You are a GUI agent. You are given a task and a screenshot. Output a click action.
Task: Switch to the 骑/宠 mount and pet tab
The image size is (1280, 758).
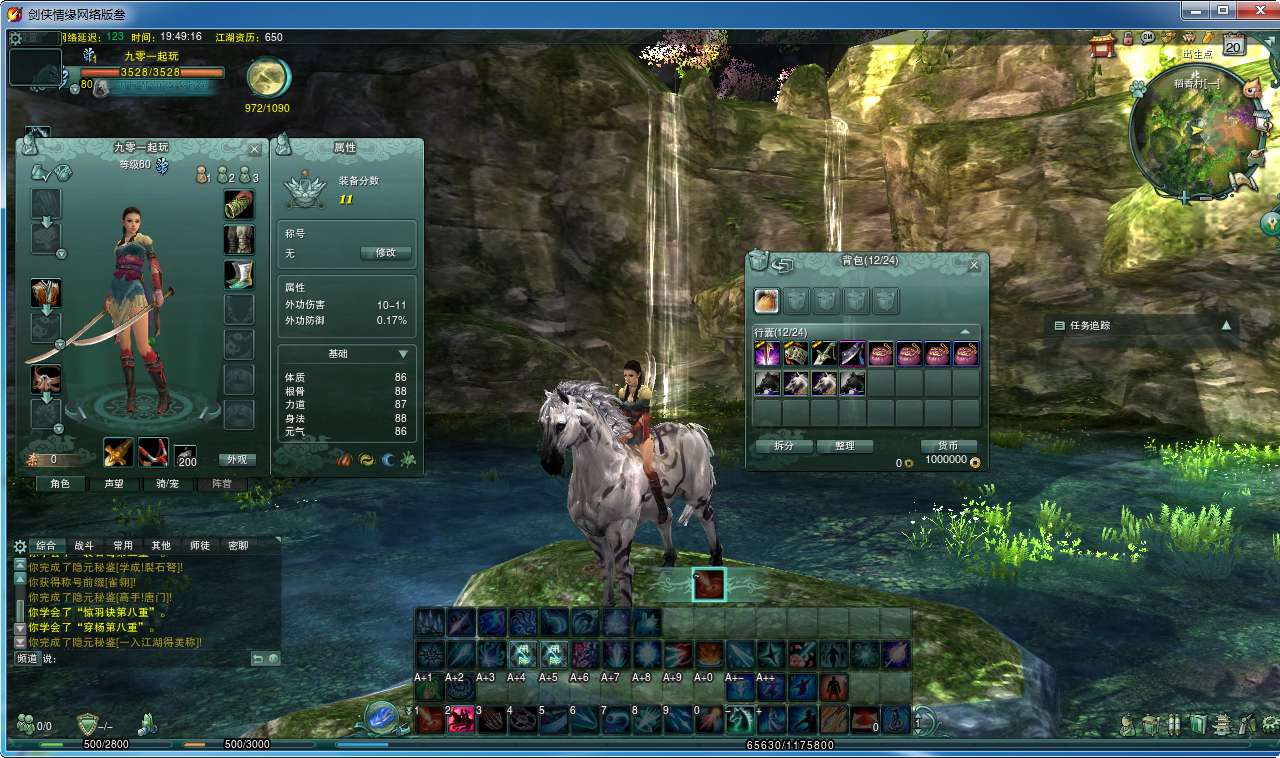[x=168, y=484]
